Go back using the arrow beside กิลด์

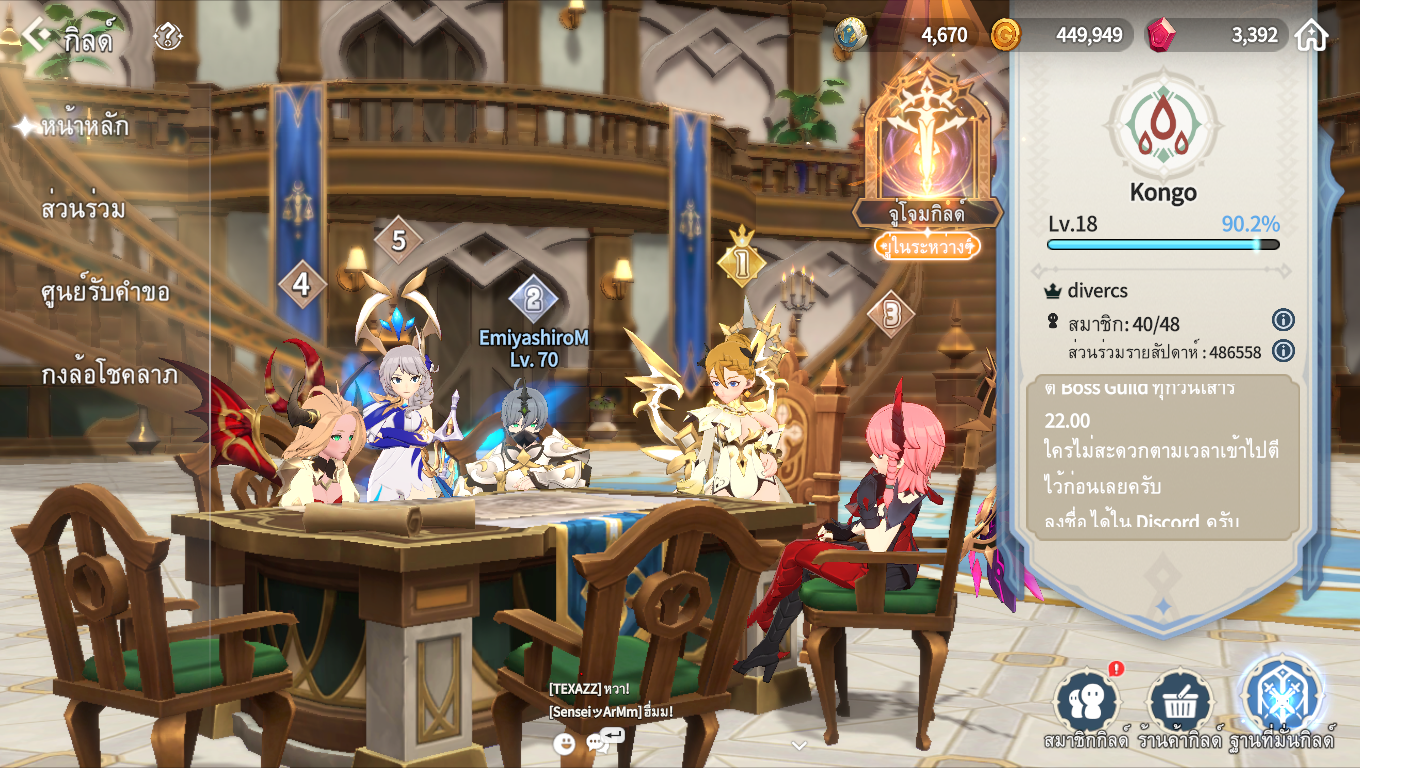[36, 35]
